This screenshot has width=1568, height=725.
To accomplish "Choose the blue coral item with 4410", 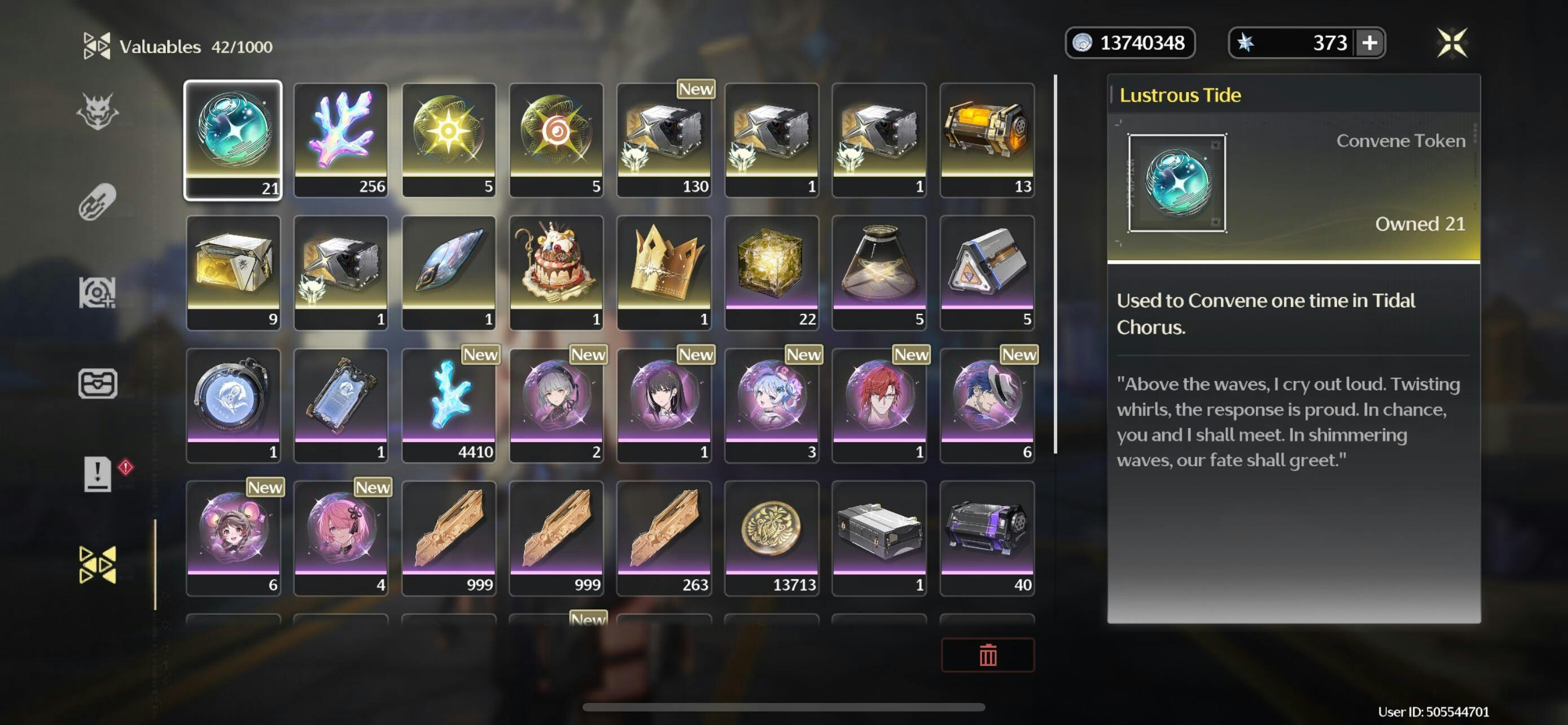I will click(449, 405).
